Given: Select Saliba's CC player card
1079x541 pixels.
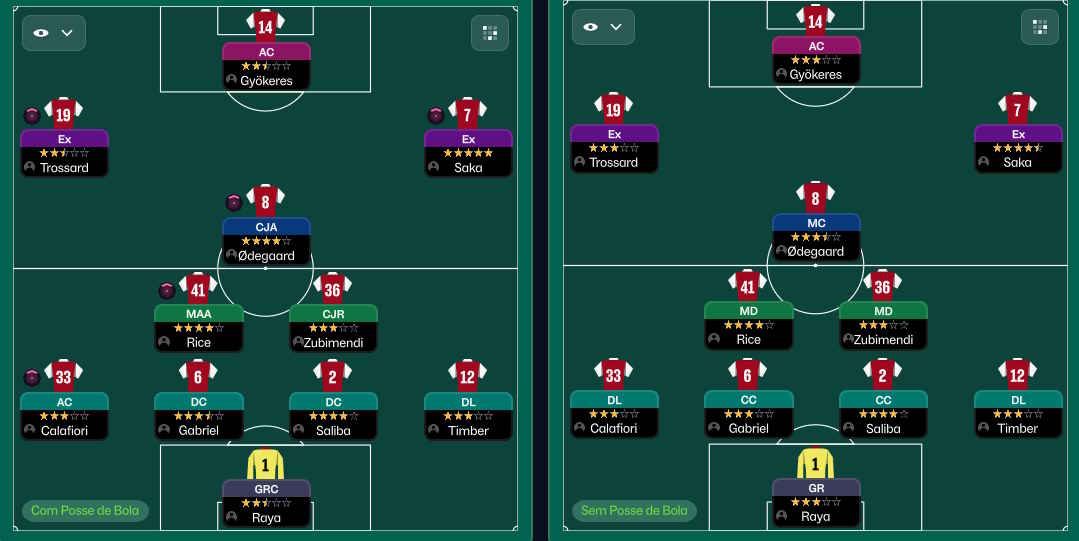Looking at the screenshot, I should (883, 414).
